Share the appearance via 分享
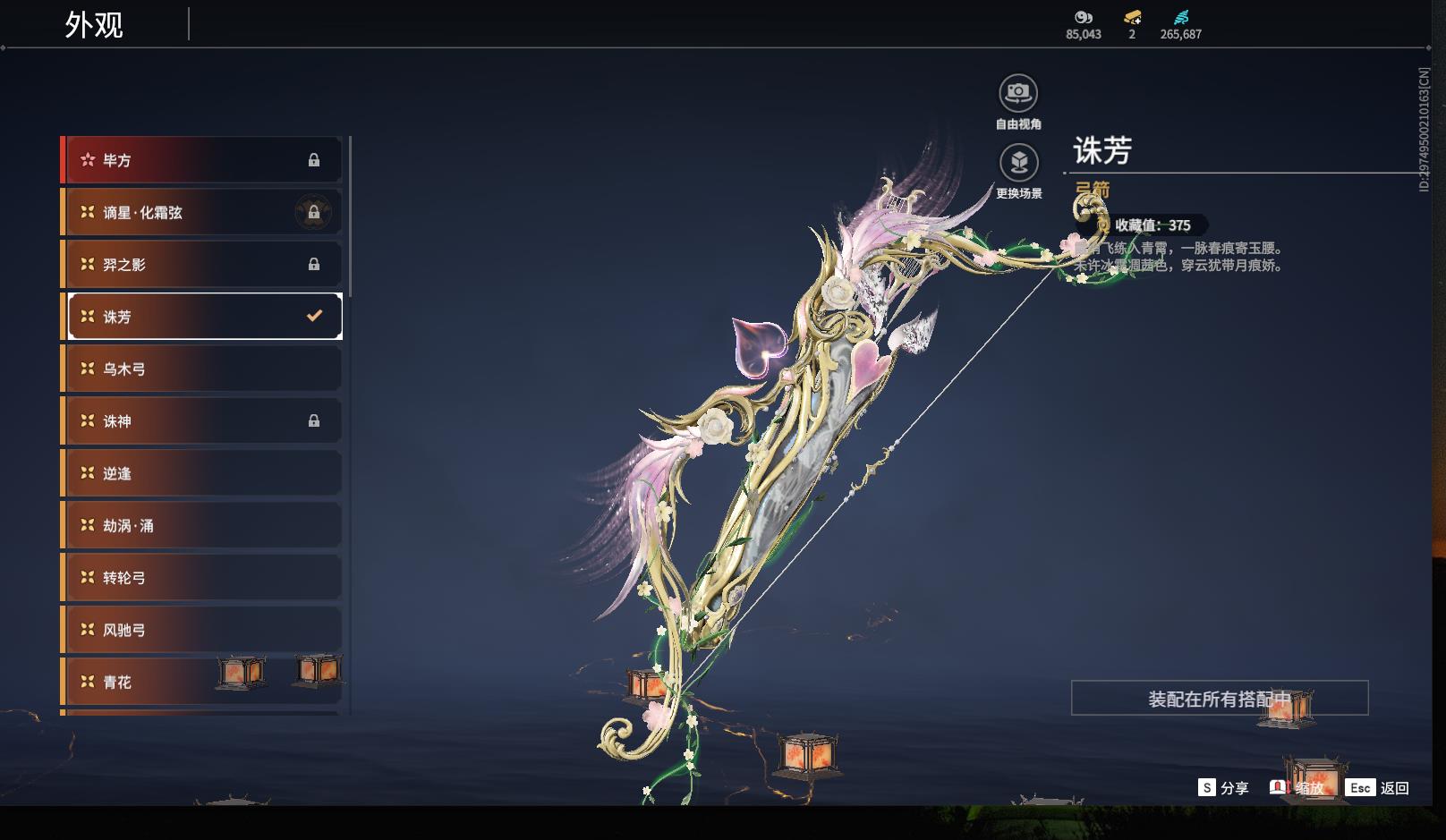 click(1223, 788)
